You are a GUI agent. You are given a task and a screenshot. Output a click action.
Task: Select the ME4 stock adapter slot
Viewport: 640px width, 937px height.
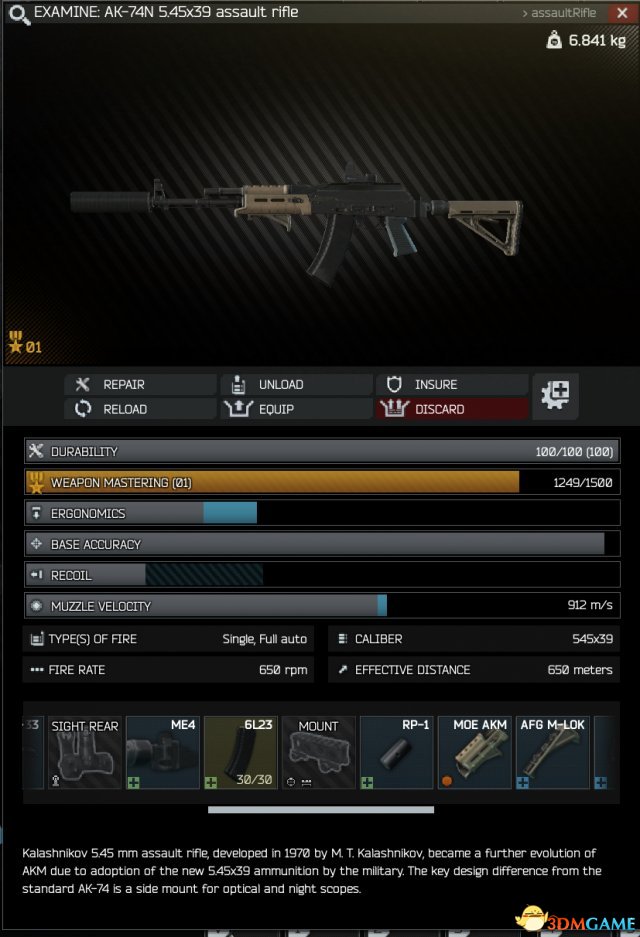[162, 752]
